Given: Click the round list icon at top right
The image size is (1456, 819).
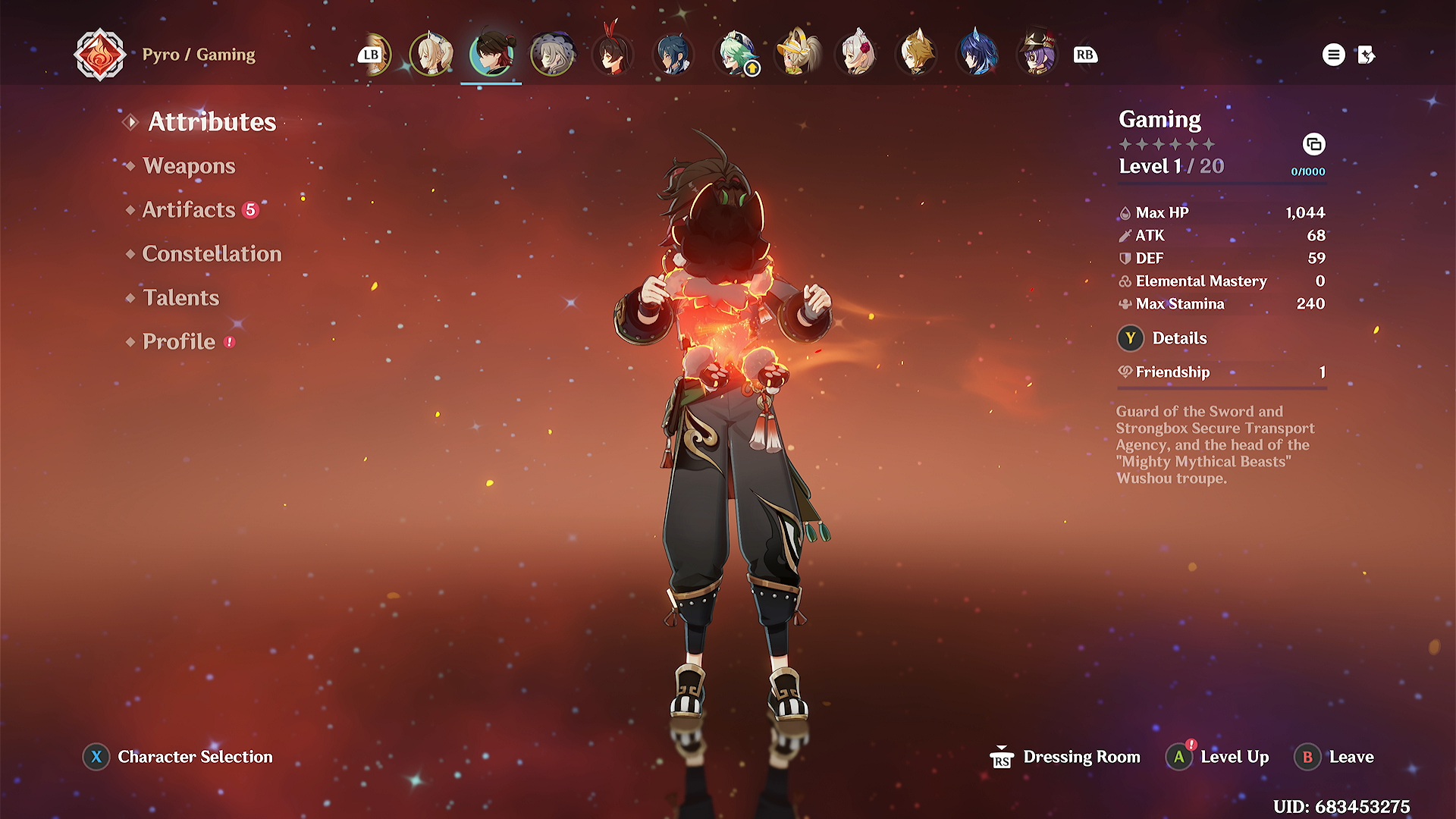Looking at the screenshot, I should [1333, 55].
